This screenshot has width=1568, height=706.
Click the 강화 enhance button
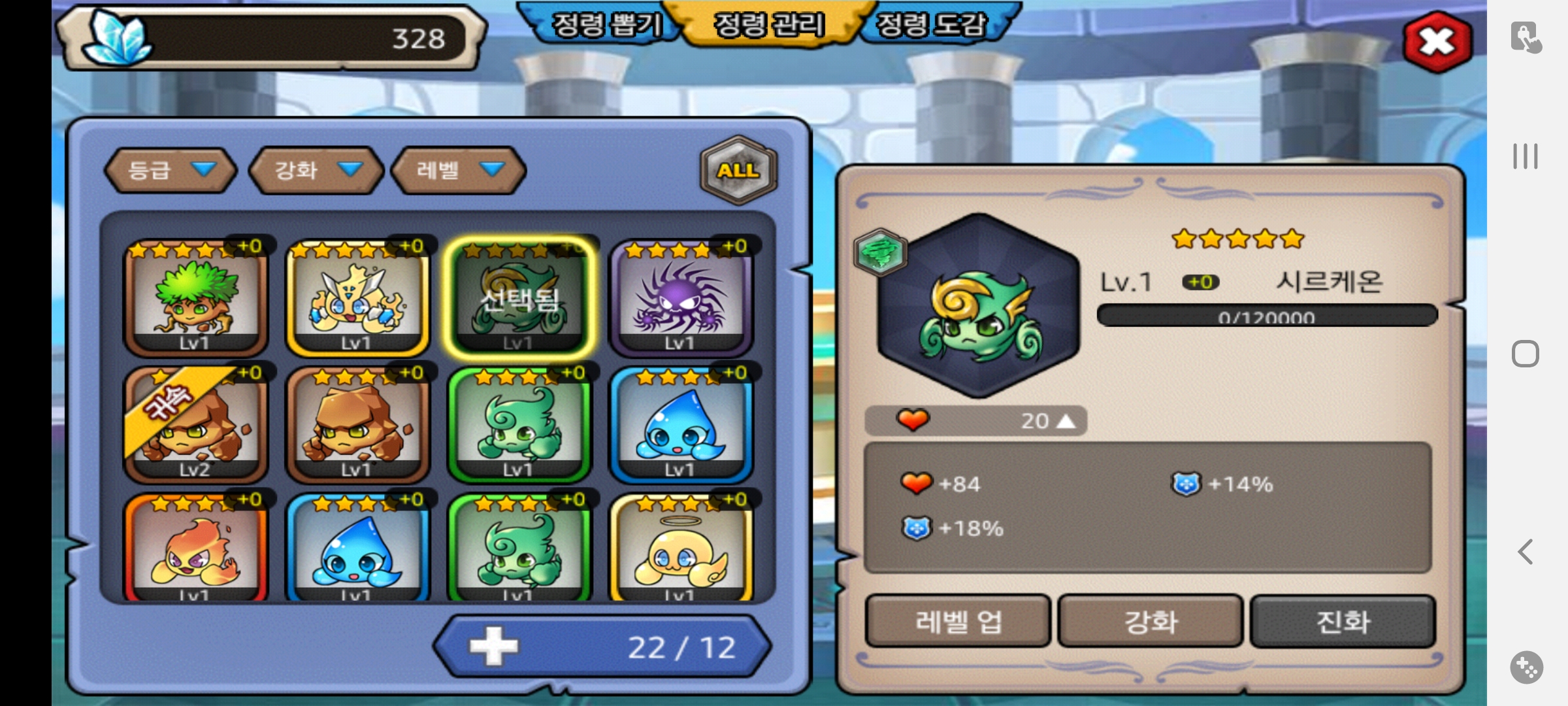pos(1150,621)
